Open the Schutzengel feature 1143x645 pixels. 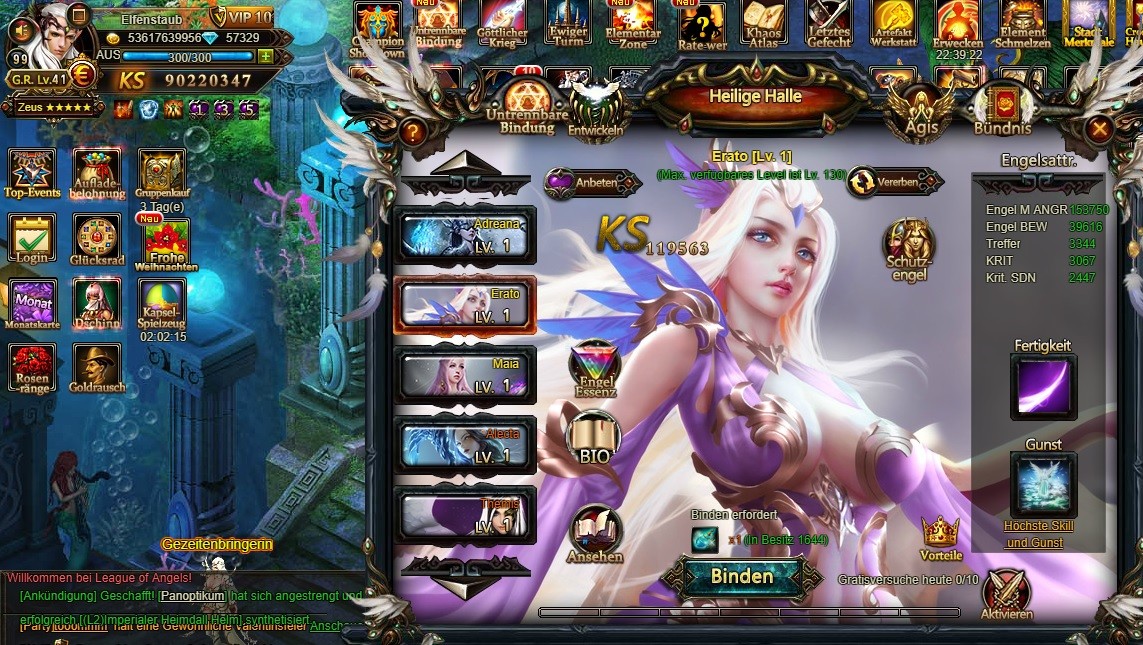click(x=909, y=247)
